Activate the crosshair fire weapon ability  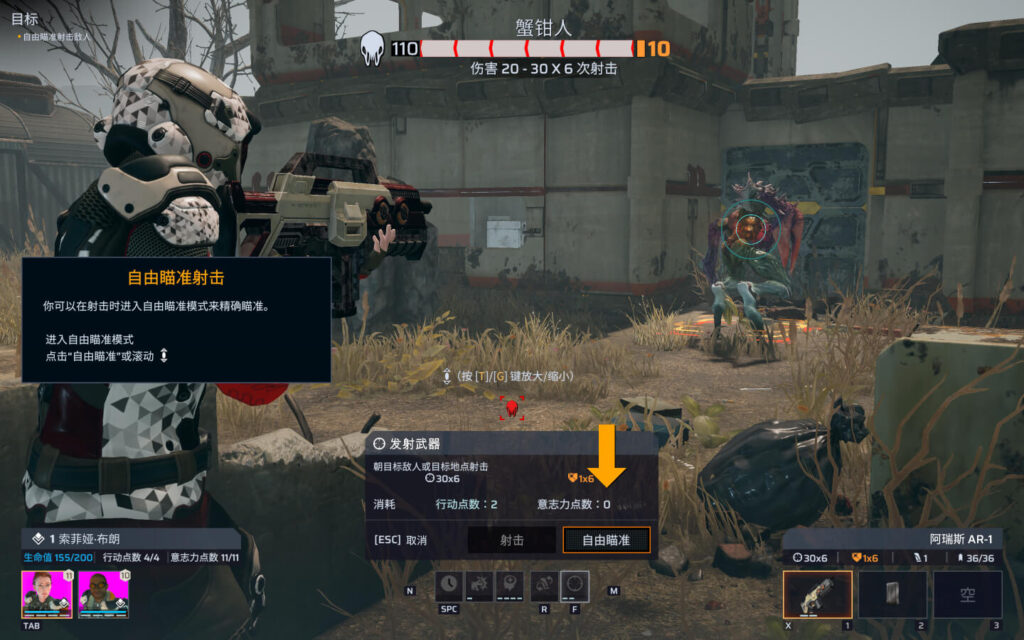(576, 586)
